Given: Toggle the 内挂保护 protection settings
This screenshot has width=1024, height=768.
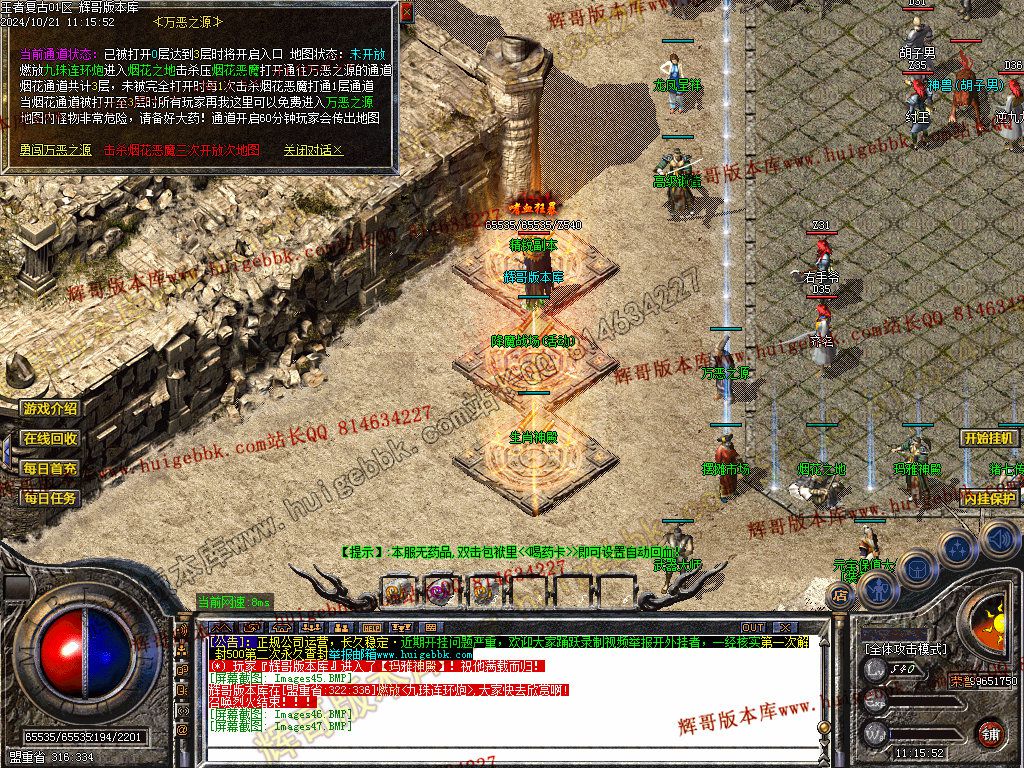Looking at the screenshot, I should point(990,498).
